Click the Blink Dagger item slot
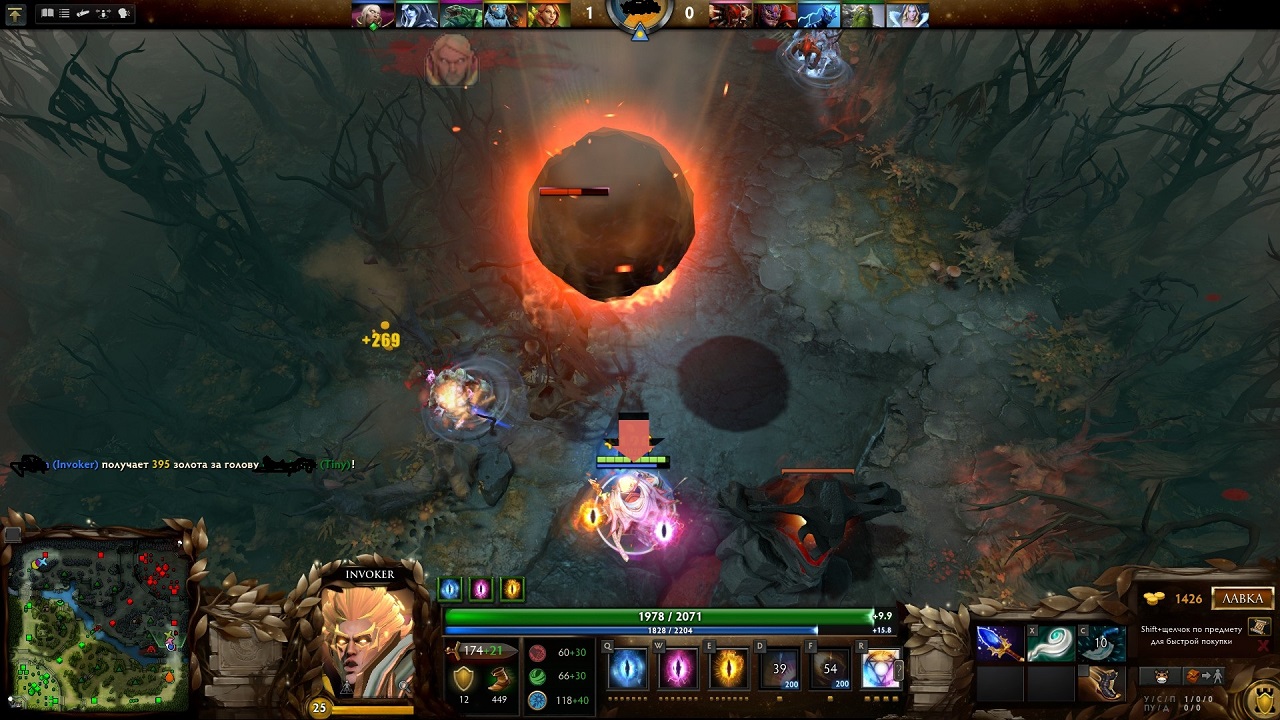Screen dimensions: 1280x720 pos(1101,644)
